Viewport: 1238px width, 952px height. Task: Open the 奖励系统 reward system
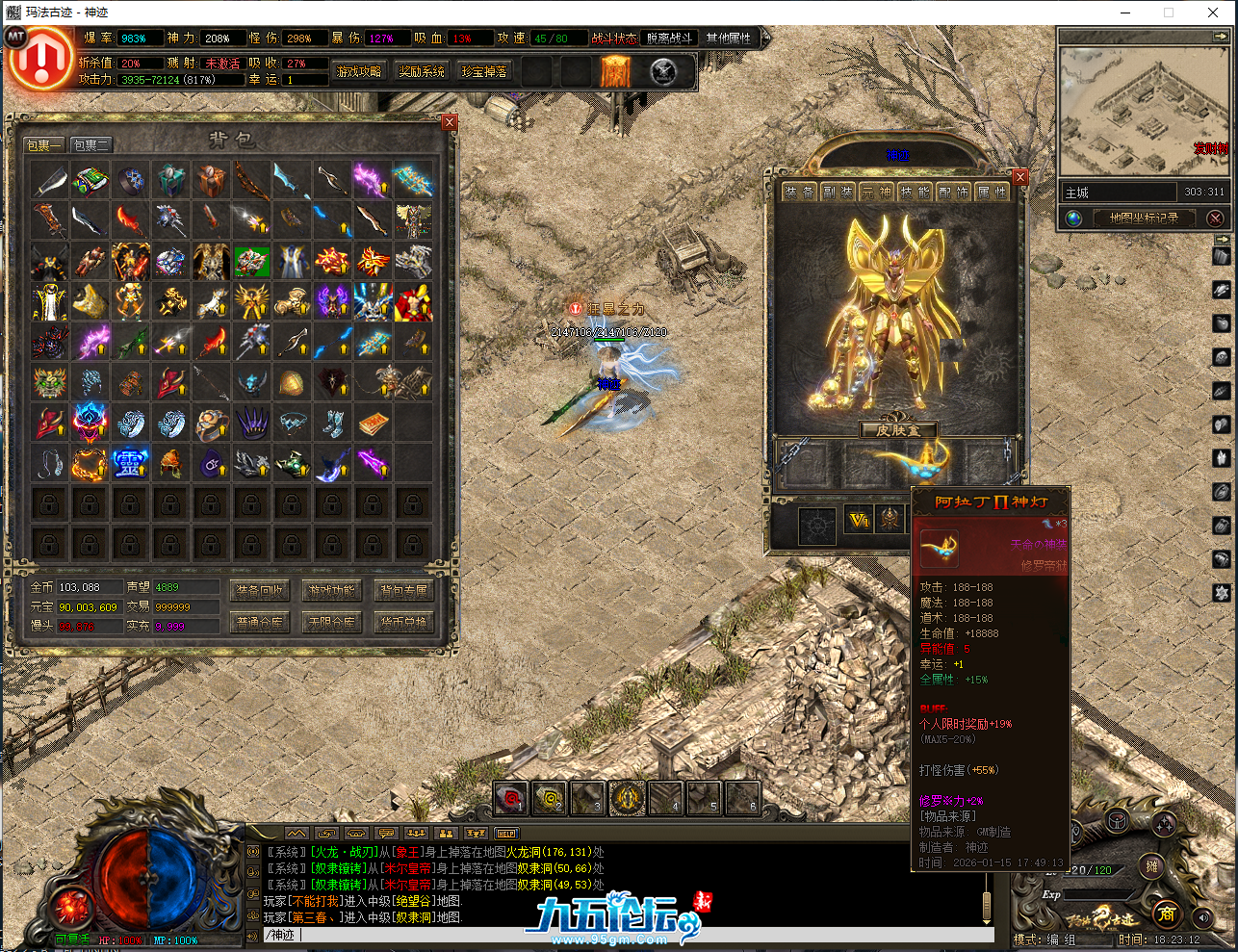click(422, 72)
